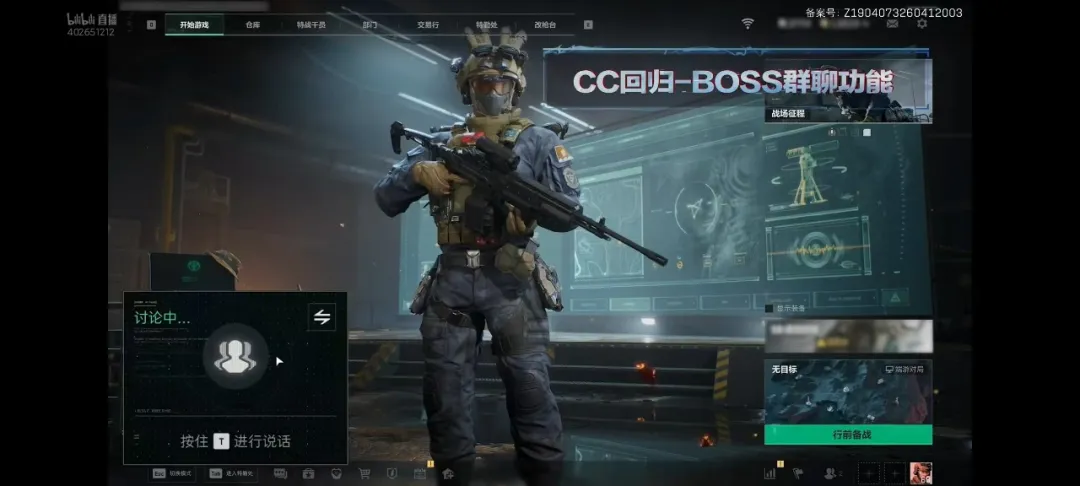
Task: Open the friends list icon
Action: click(830, 473)
